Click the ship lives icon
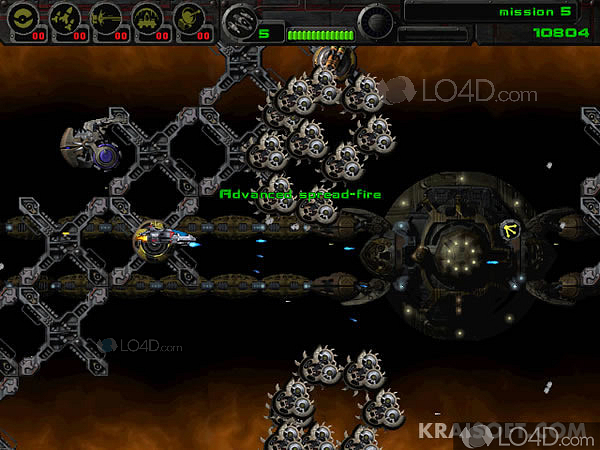Screen dimensions: 600x450 pyautogui.click(x=239, y=19)
